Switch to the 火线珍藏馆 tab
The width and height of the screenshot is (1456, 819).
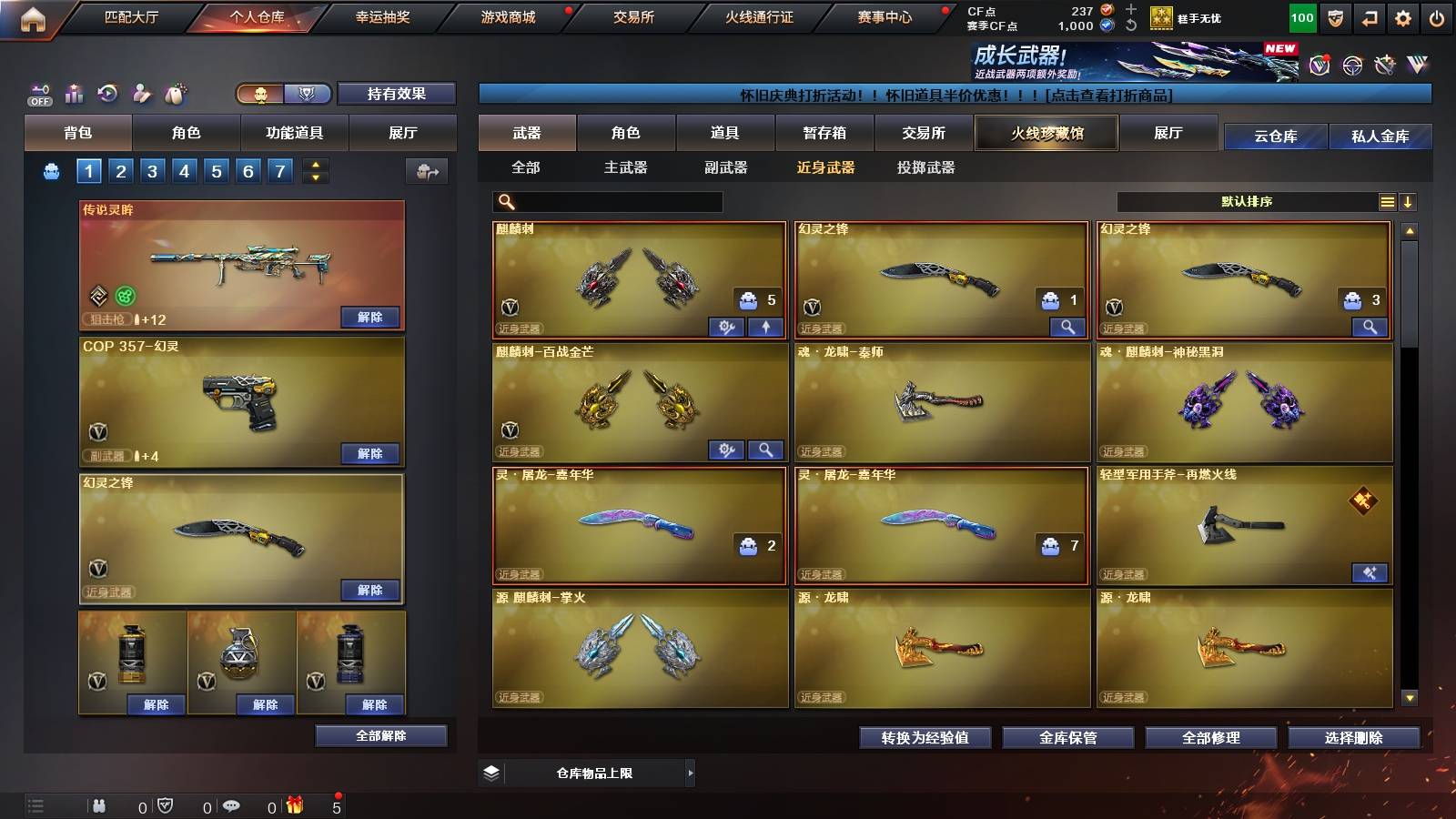click(x=1046, y=133)
